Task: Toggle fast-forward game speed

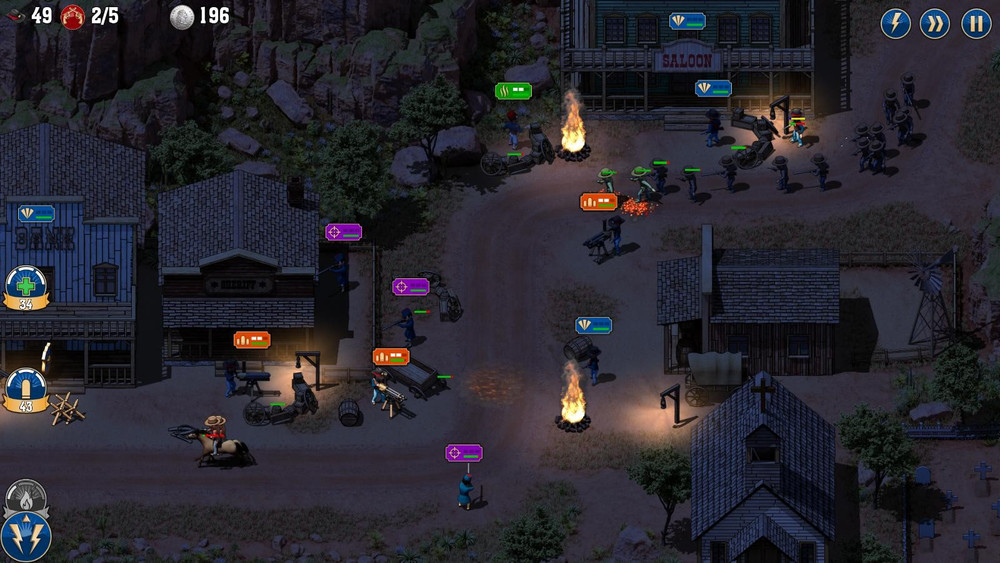Action: tap(935, 23)
